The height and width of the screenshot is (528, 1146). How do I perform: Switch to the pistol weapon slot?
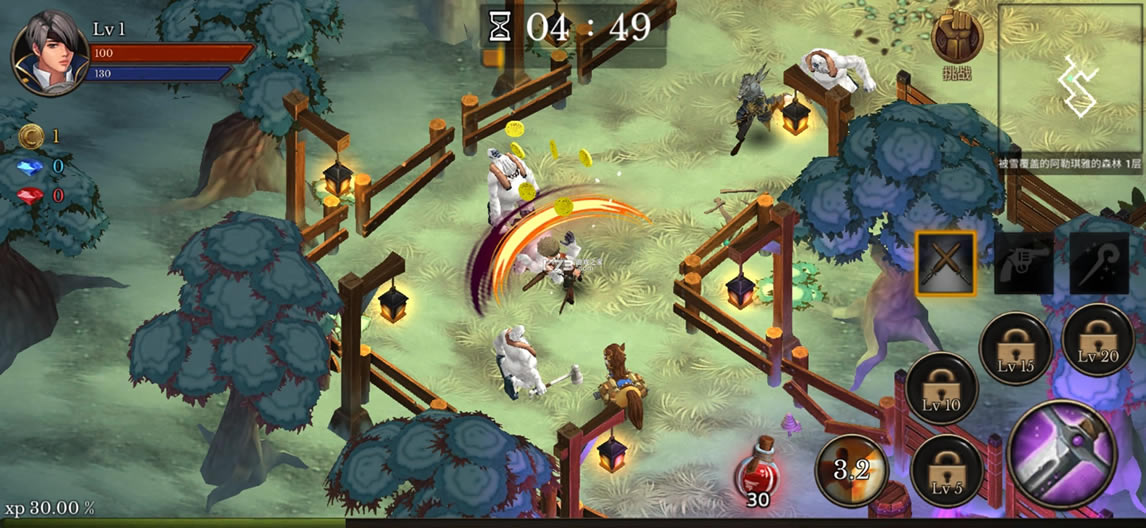[x=1024, y=264]
